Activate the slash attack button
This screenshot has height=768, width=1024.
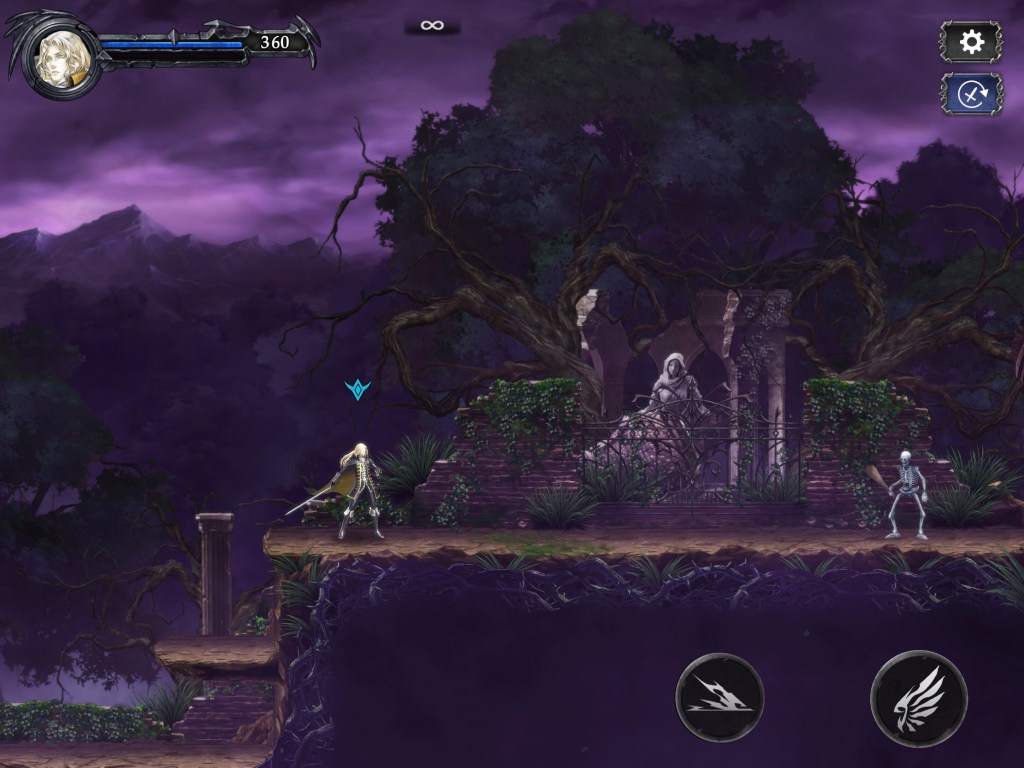[x=719, y=697]
